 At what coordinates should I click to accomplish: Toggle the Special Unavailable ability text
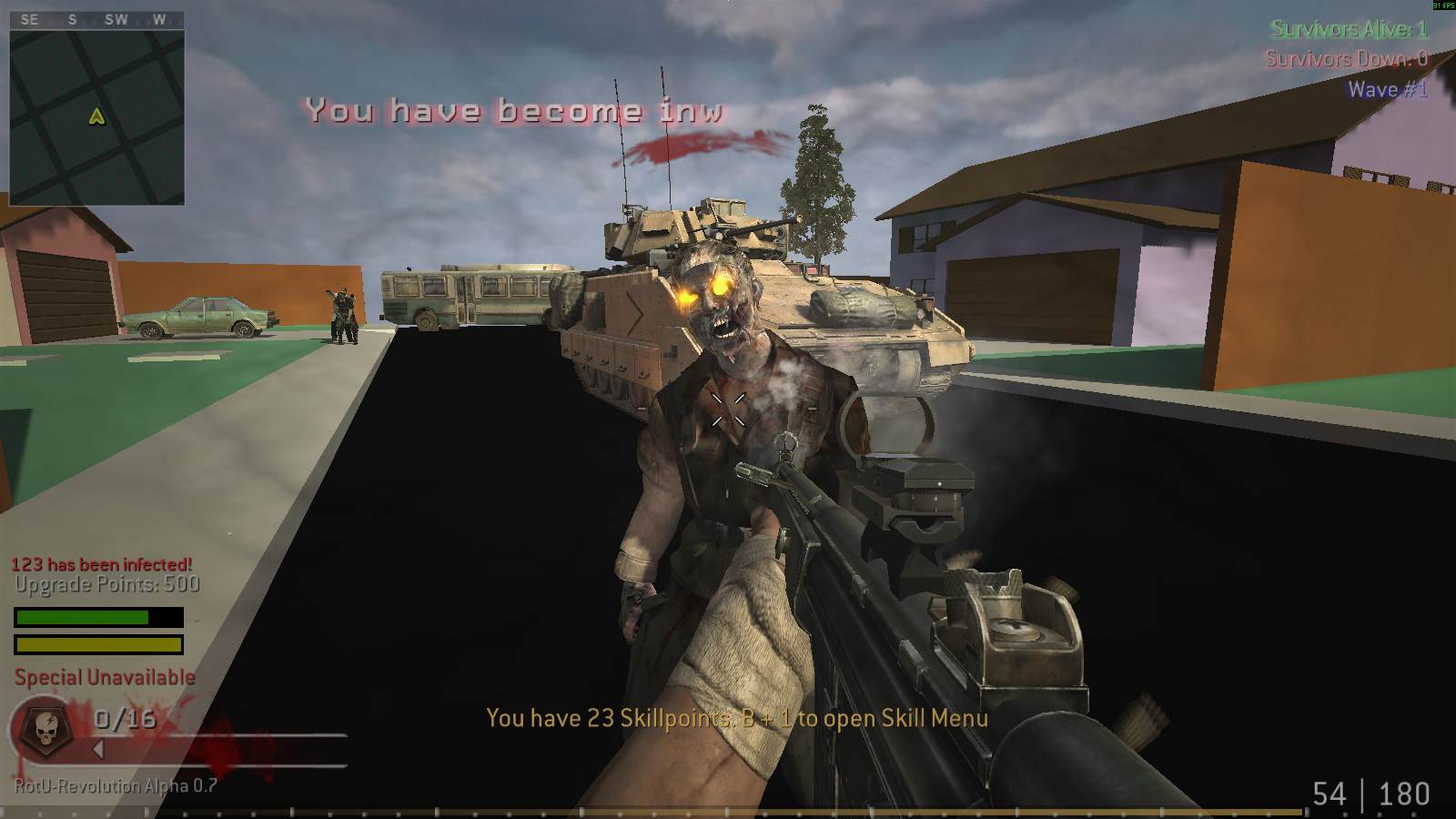pos(103,677)
